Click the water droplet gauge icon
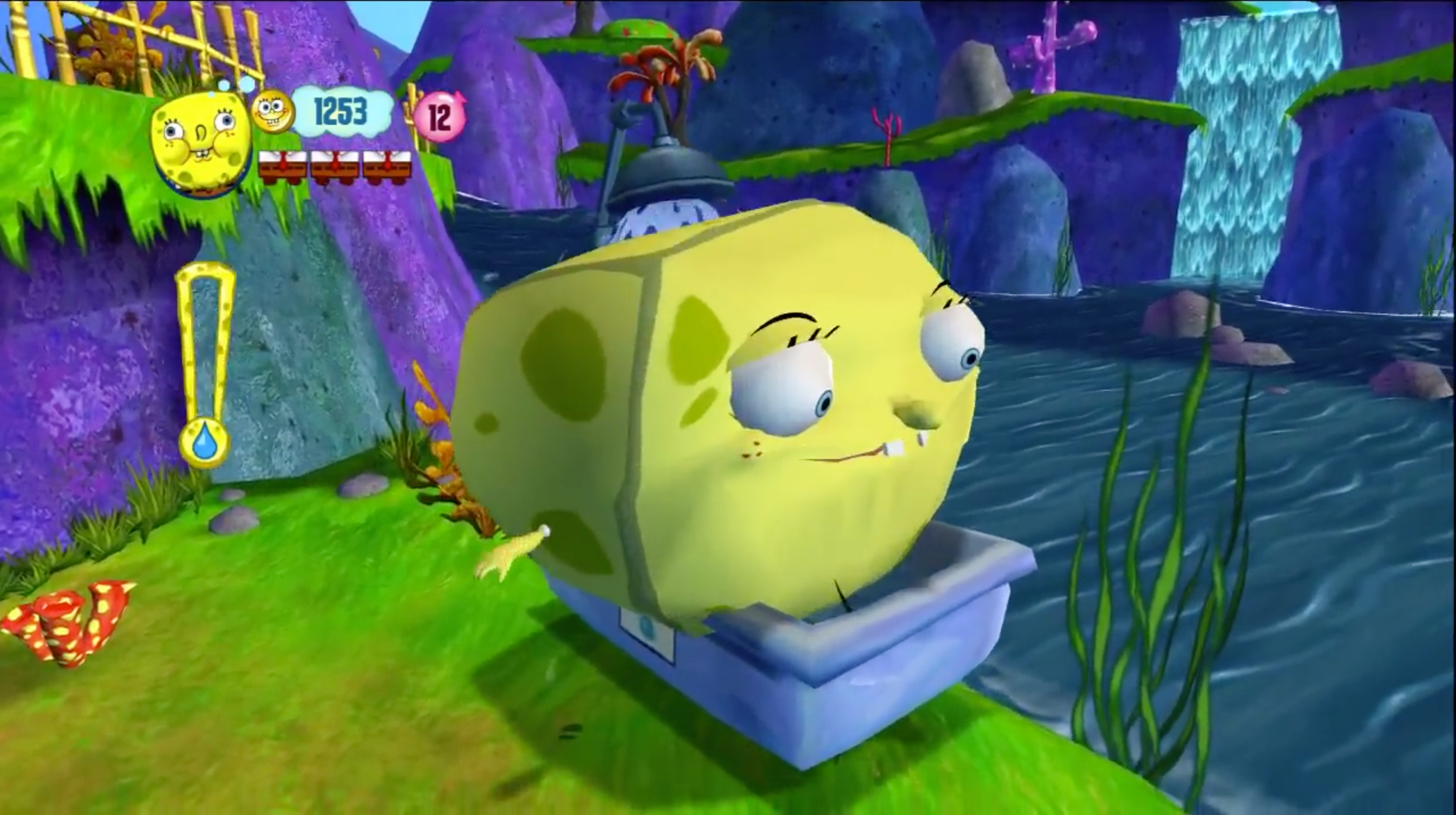Screen dimensions: 1456x815 pyautogui.click(x=204, y=442)
